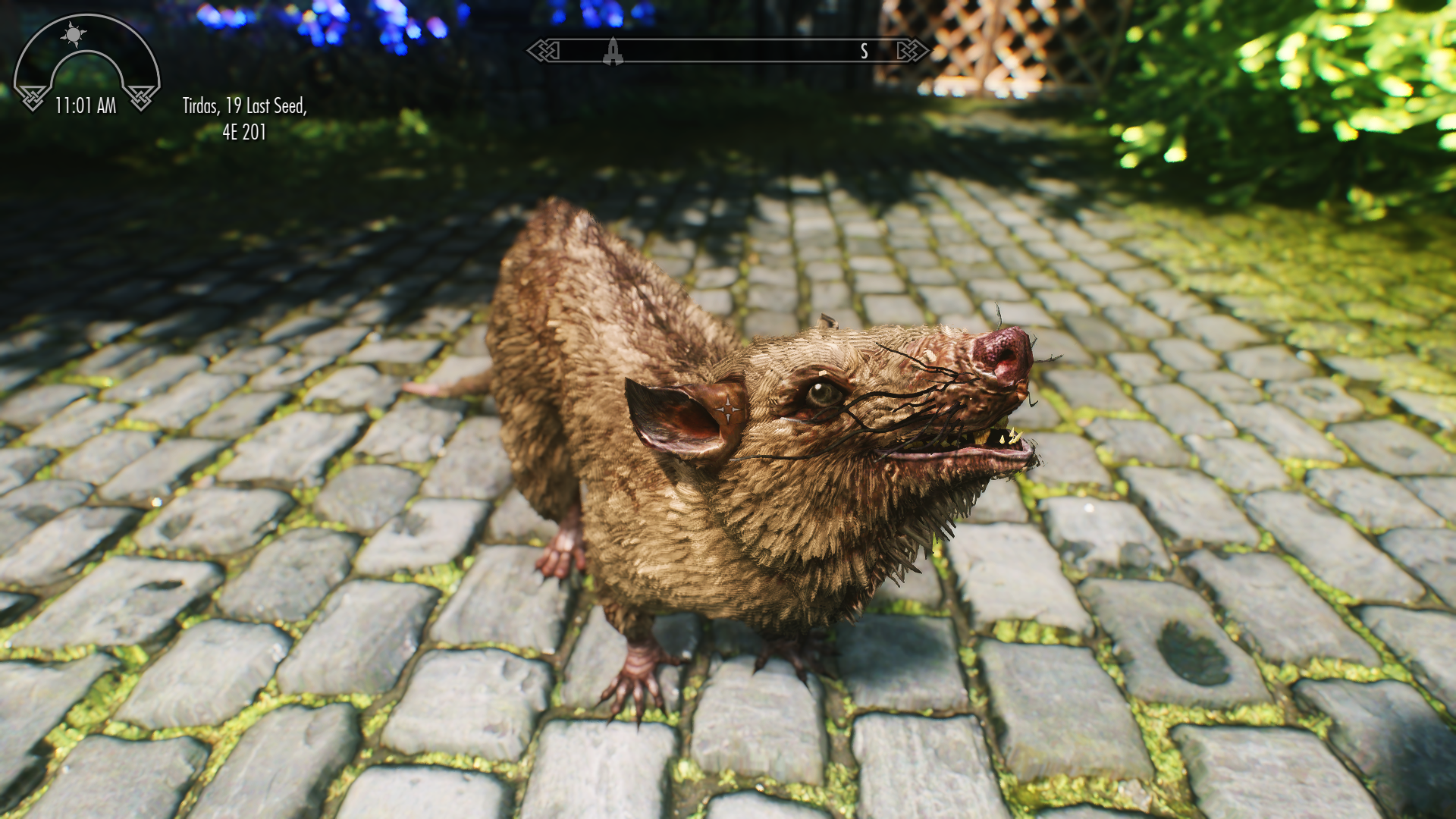
Task: Click the sun icon on the clock dial
Action: pyautogui.click(x=73, y=36)
